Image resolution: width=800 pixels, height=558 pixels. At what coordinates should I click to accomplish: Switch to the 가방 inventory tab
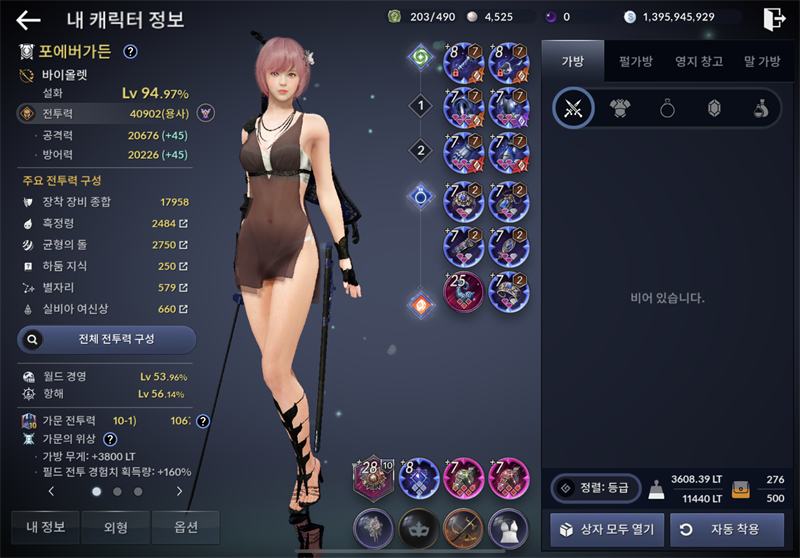572,61
